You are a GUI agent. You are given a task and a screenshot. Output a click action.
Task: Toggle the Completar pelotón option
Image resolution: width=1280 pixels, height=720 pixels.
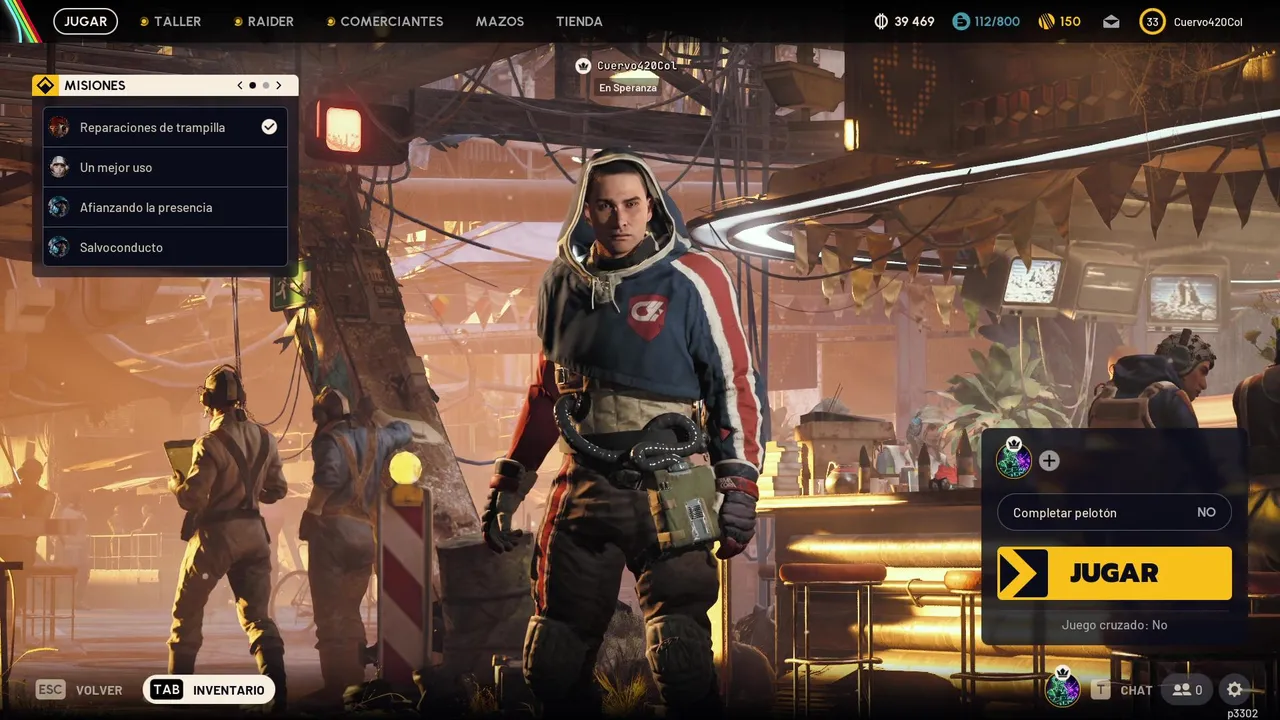1114,512
